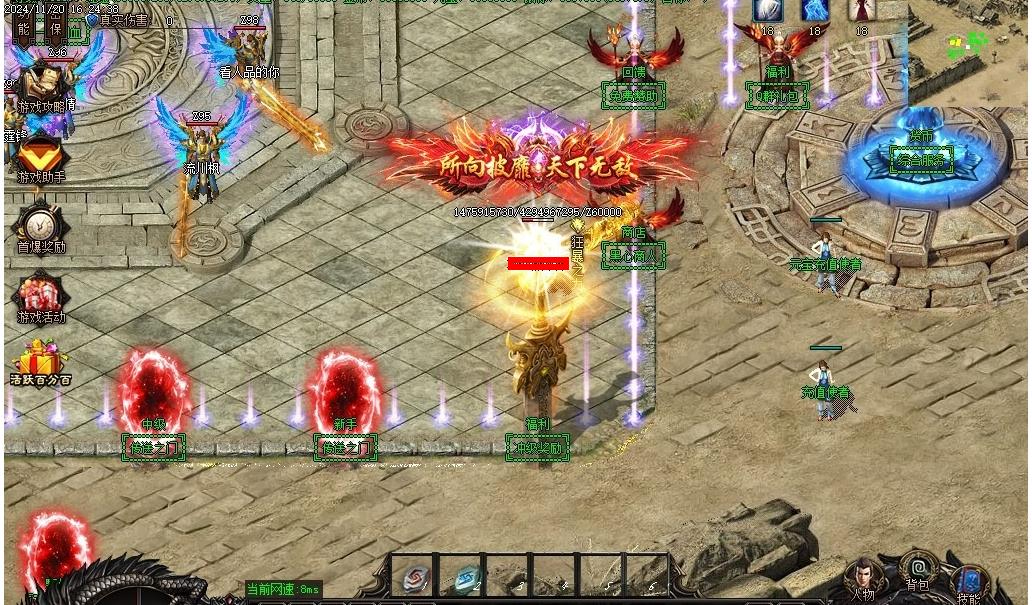Open the 人物 character panel

pyautogui.click(x=864, y=577)
